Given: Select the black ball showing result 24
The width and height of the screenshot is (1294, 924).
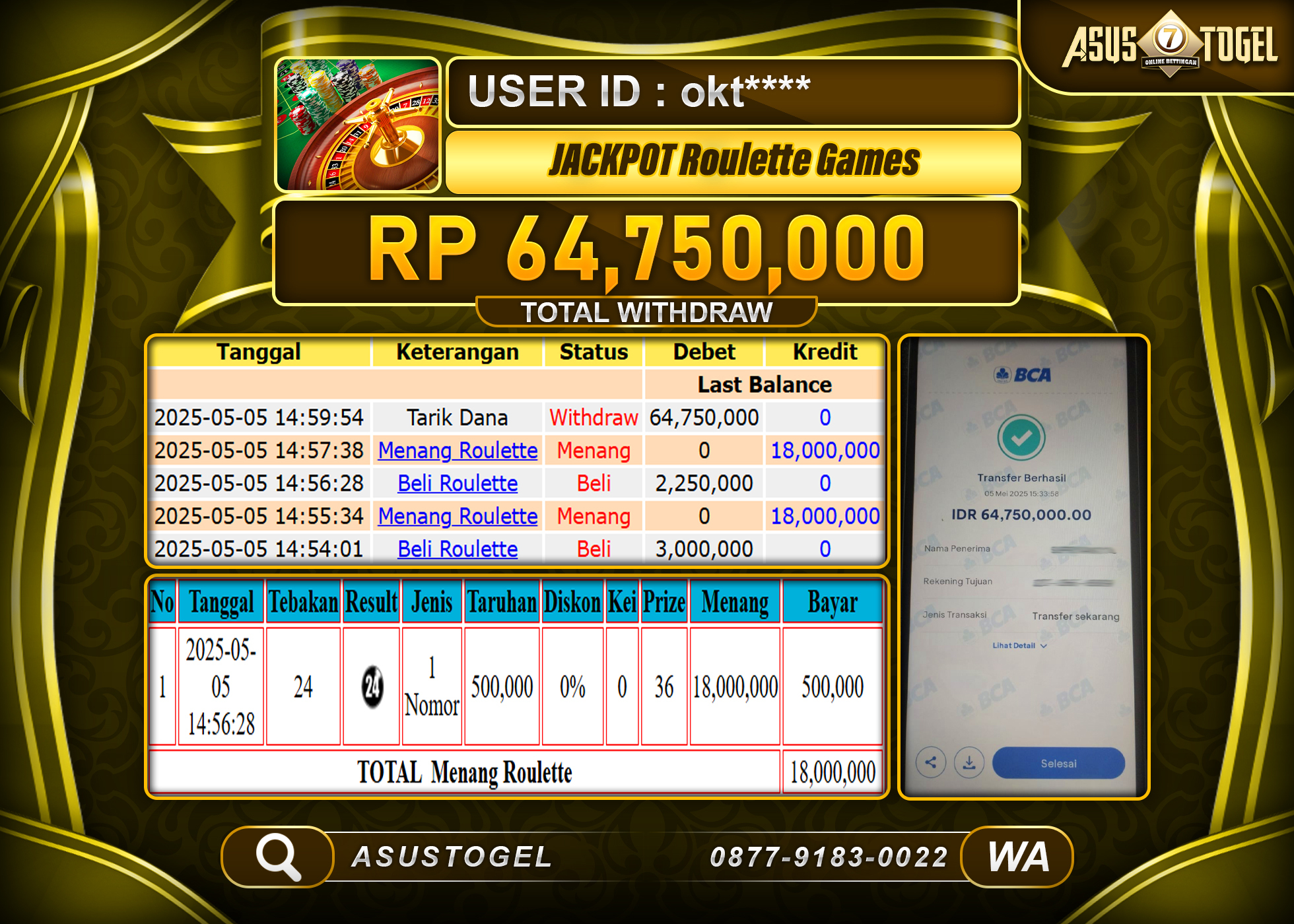Looking at the screenshot, I should coord(370,686).
